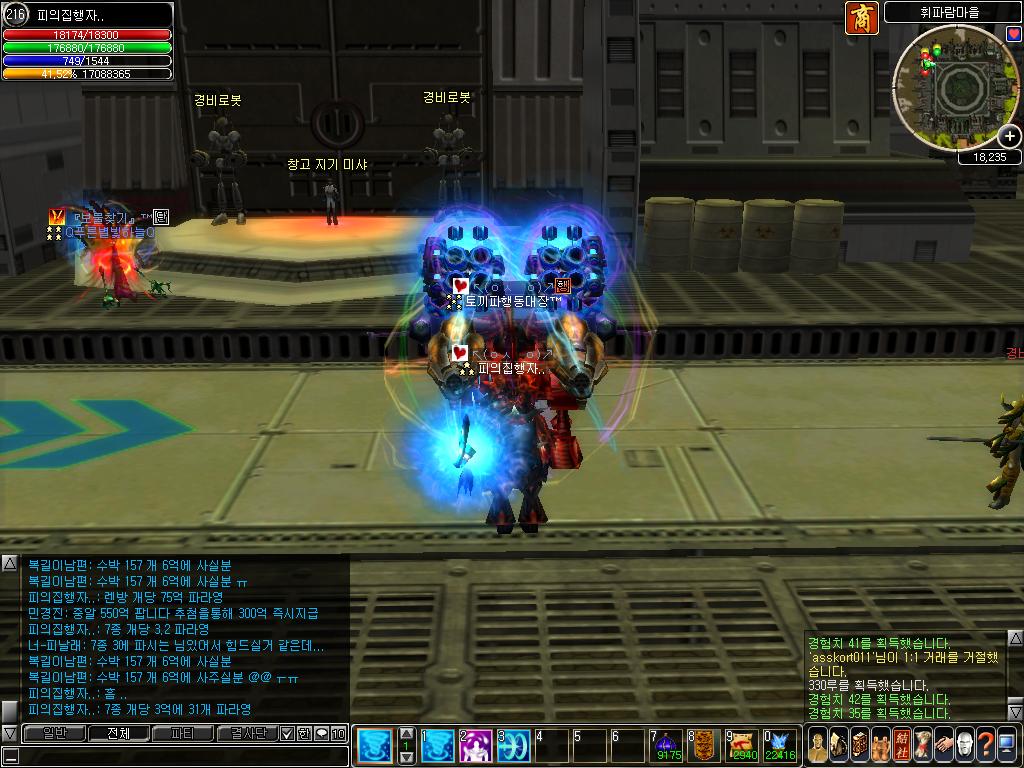Screen dimensions: 1024x768
Task: Use the blue potion in slot 7
Action: (665, 746)
